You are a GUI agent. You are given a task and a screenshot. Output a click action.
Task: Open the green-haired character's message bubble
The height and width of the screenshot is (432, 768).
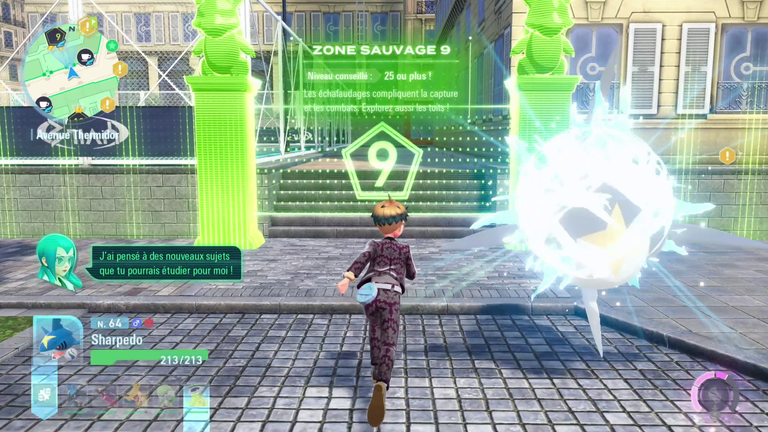(165, 263)
